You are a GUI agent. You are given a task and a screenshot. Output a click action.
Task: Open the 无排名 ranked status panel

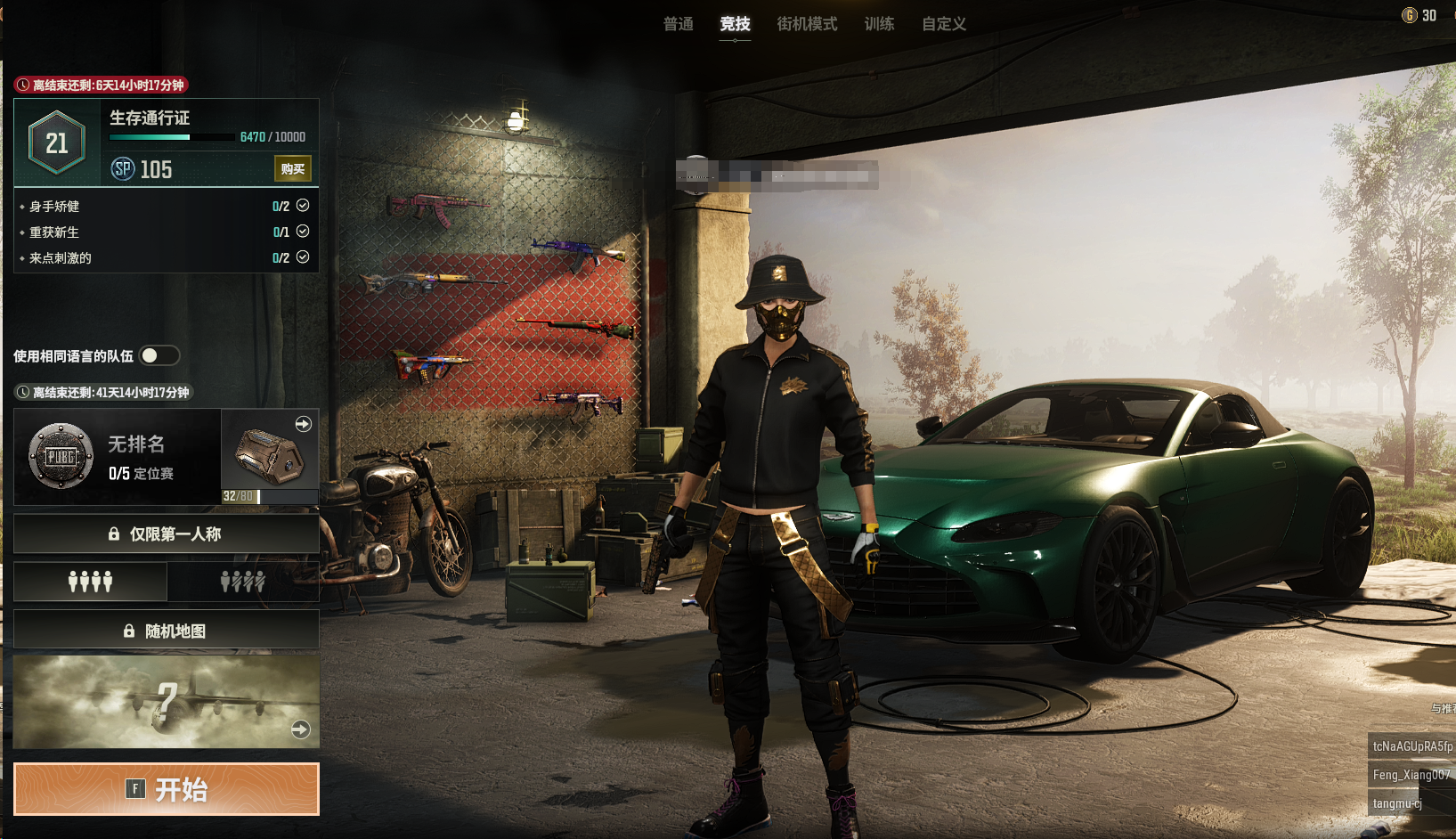pos(118,457)
